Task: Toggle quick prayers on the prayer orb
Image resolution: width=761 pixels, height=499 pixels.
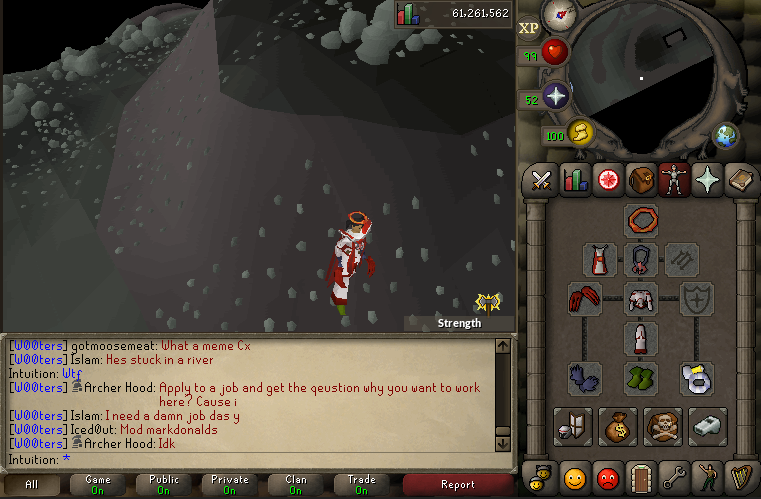Action: tap(556, 96)
